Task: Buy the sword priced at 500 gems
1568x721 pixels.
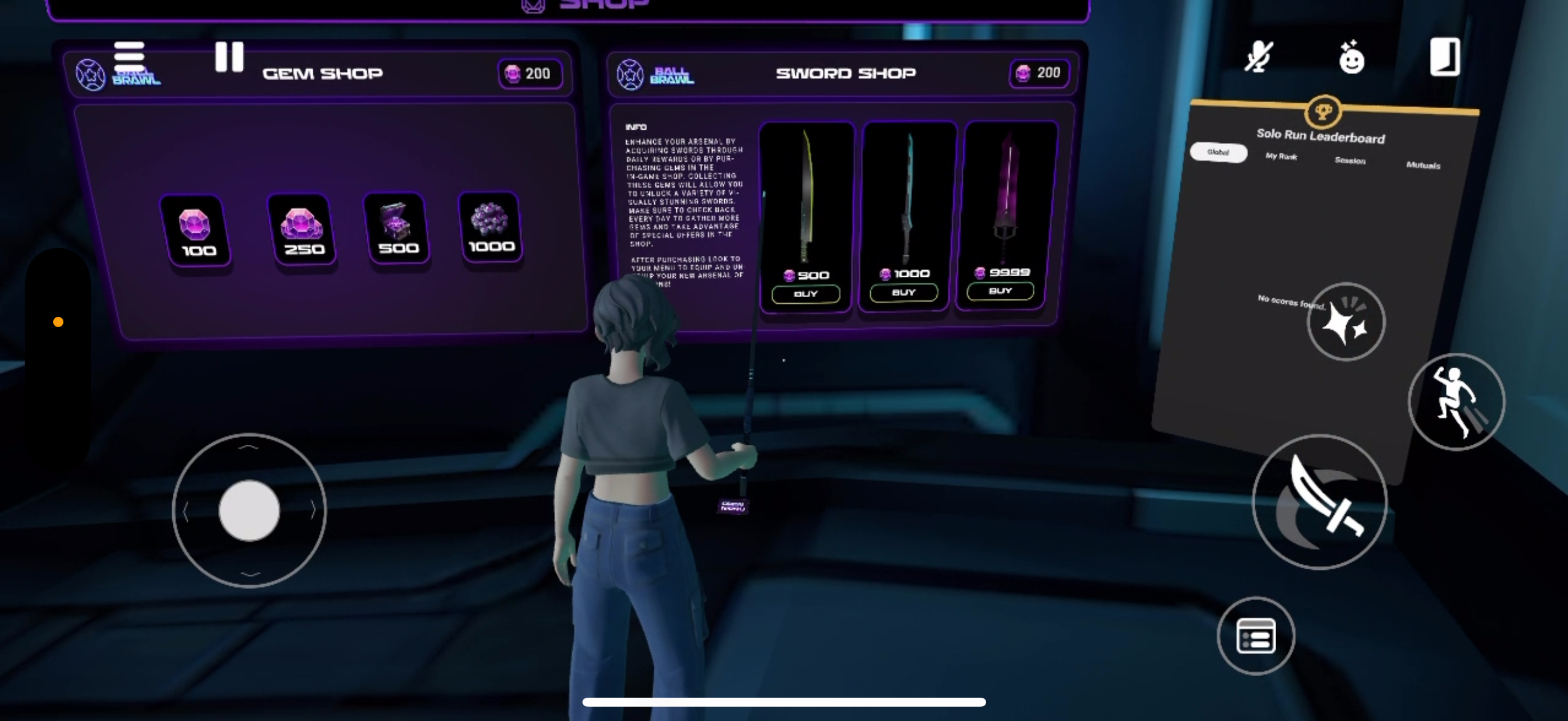Action: coord(806,294)
